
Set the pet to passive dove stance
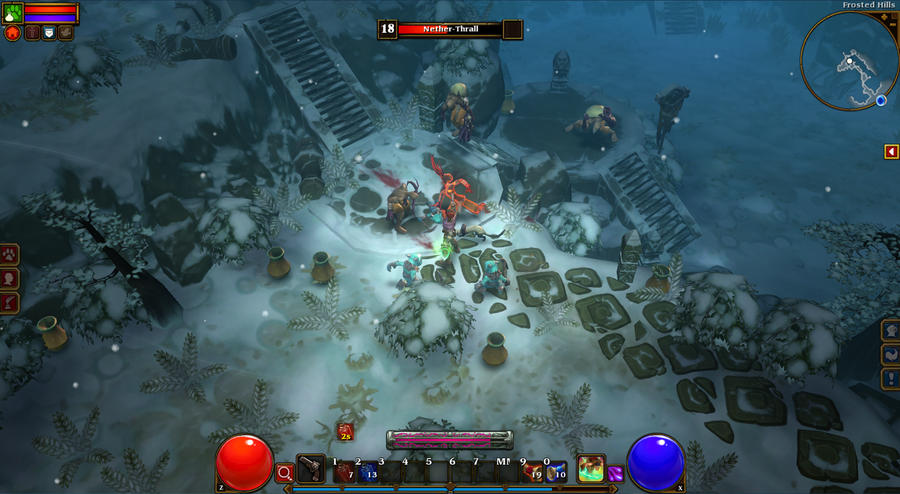coord(65,33)
